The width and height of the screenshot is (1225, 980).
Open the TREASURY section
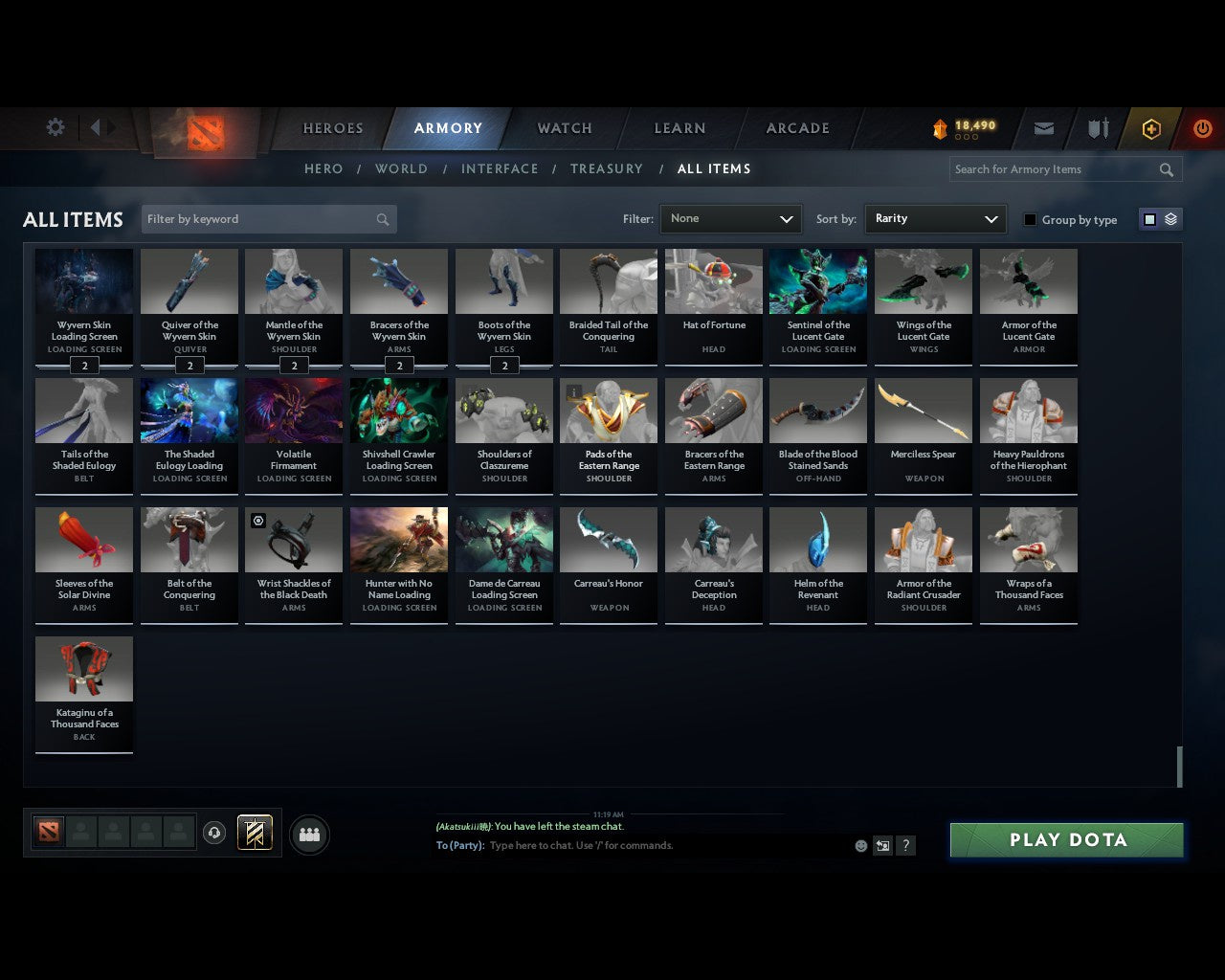[607, 168]
